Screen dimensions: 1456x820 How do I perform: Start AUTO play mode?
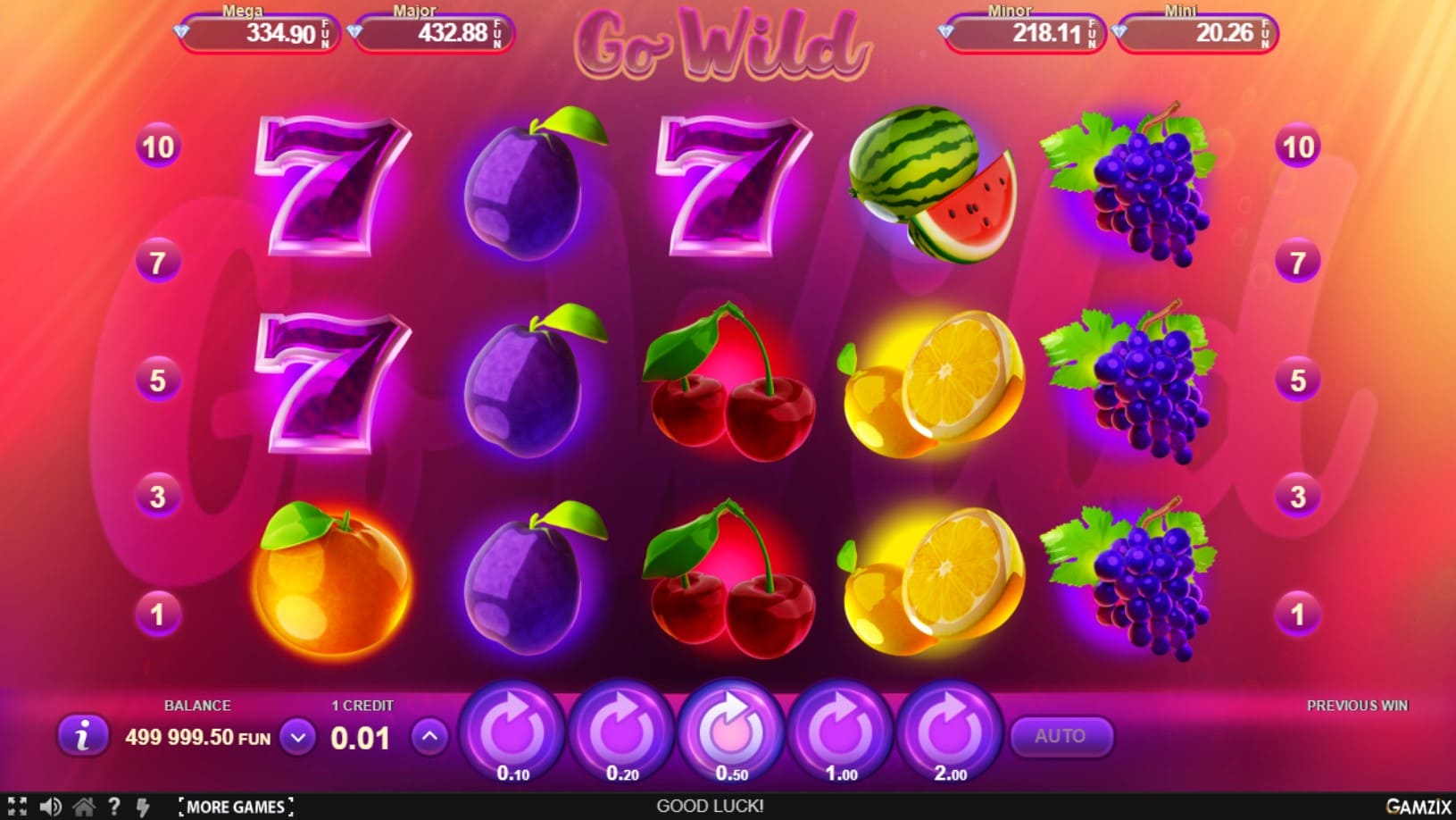pyautogui.click(x=1061, y=736)
